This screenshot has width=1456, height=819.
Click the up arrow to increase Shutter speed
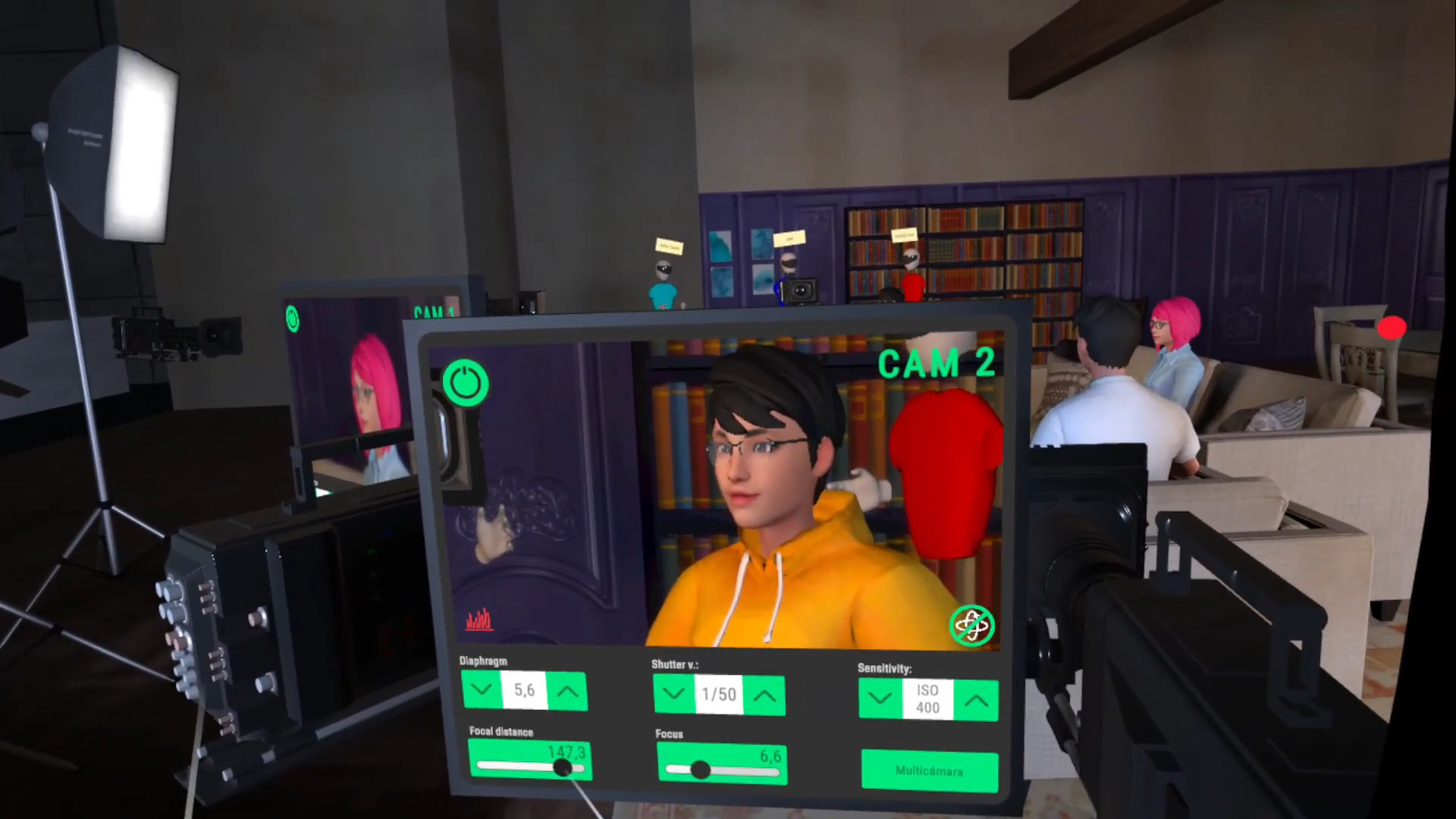pos(765,695)
